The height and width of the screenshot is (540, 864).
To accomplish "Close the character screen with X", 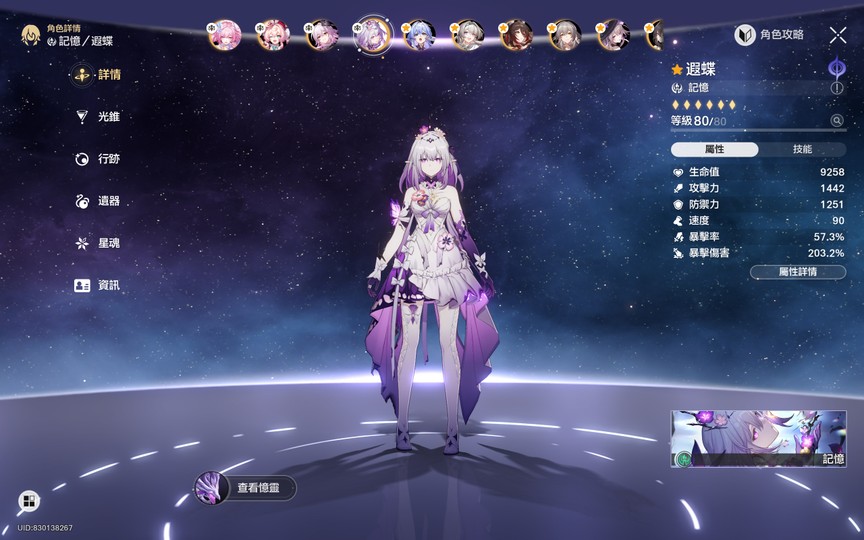I will [838, 35].
